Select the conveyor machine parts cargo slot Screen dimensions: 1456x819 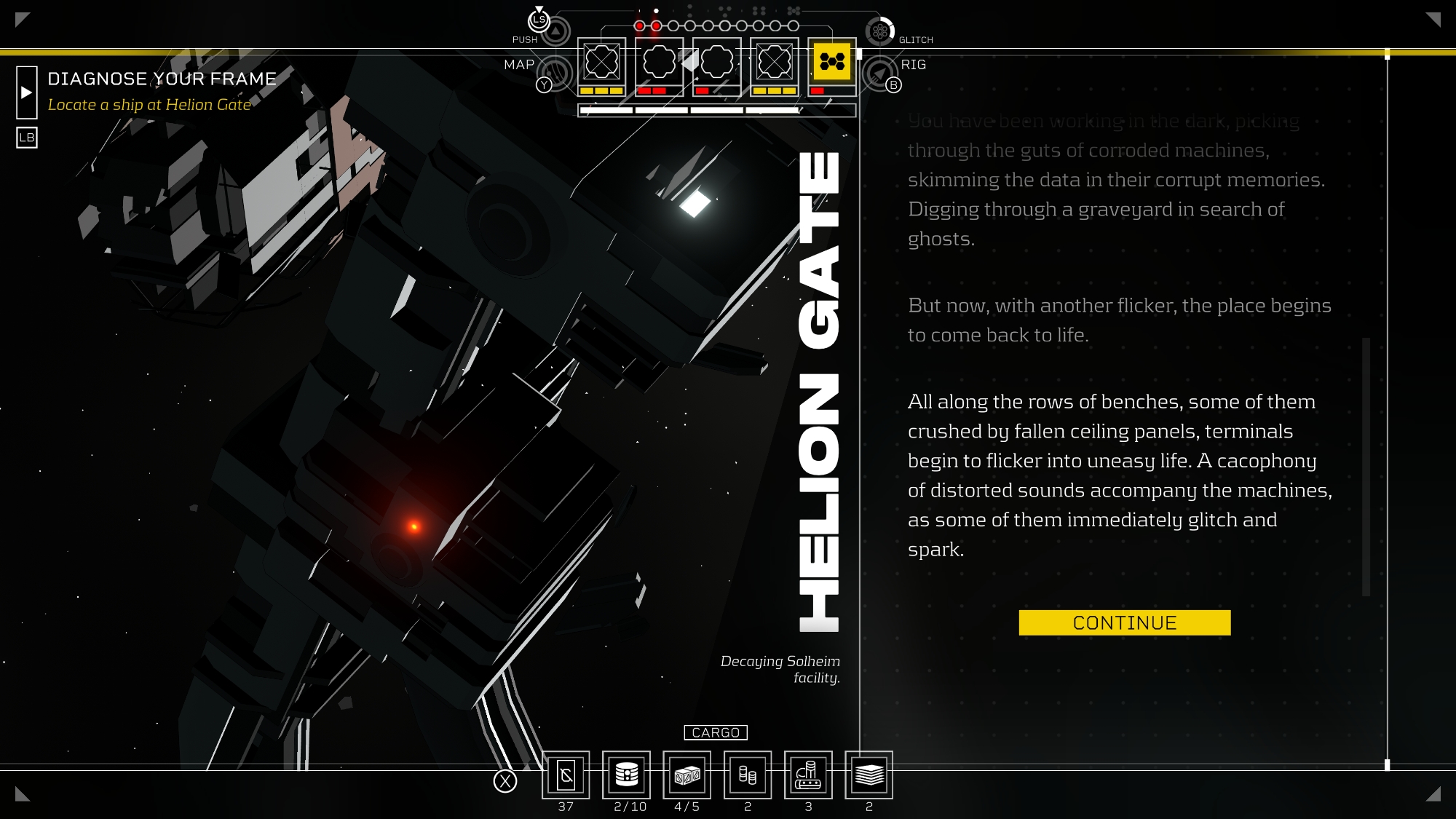coord(808,775)
